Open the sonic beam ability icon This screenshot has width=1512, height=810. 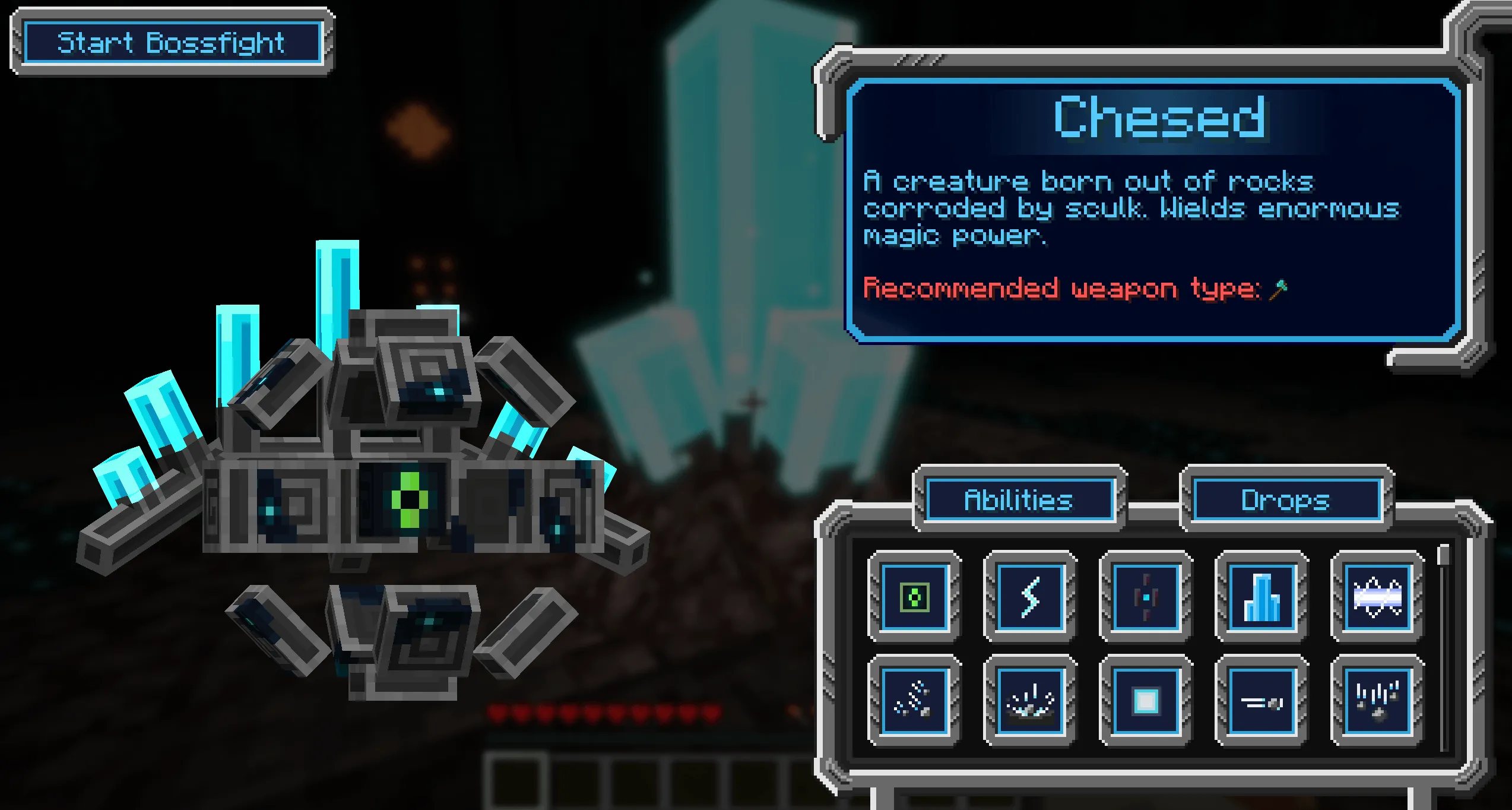(x=1377, y=597)
